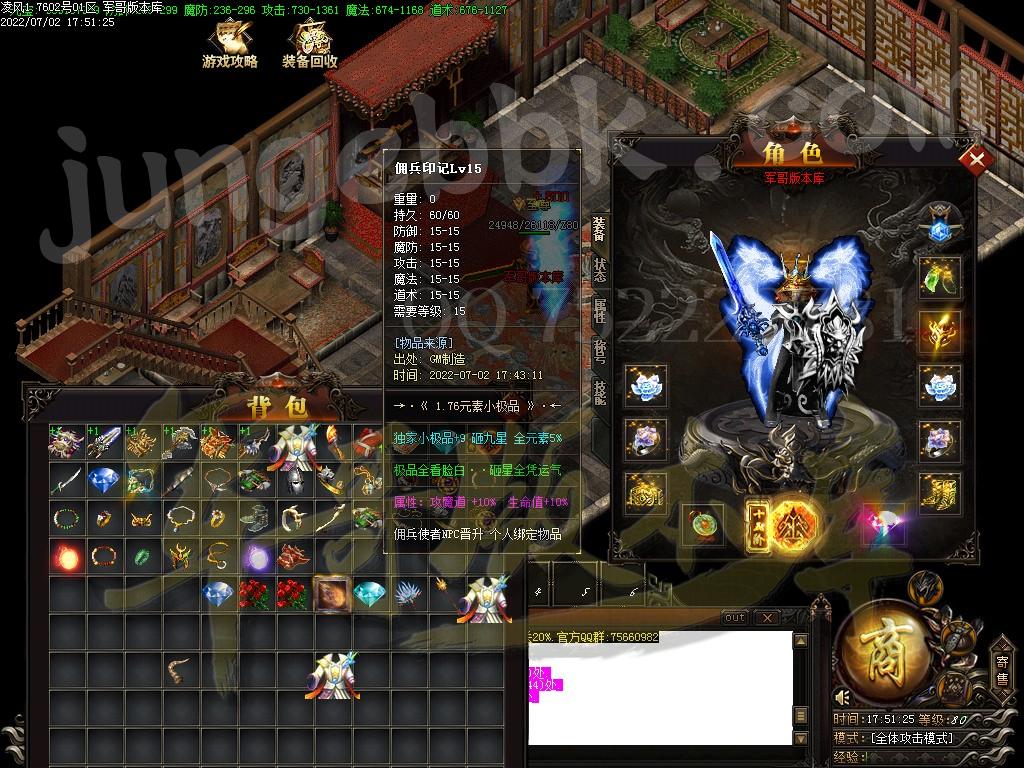The image size is (1024, 768).
Task: Toggle the sound speaker icon
Action: coord(844,697)
